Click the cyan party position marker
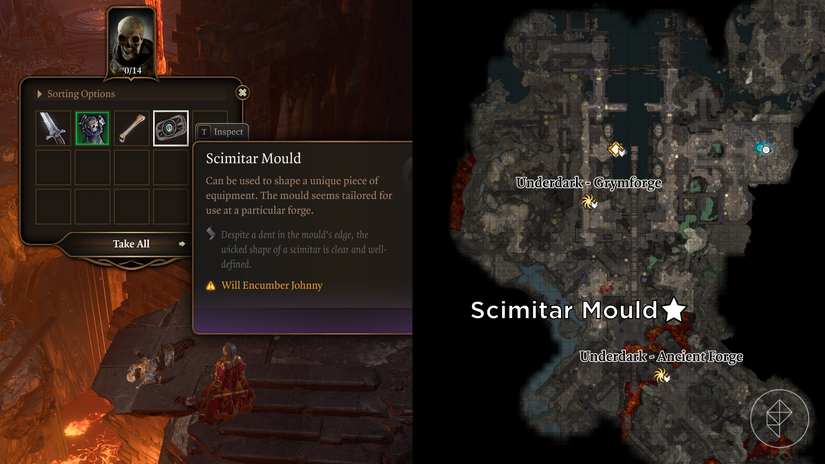Image resolution: width=825 pixels, height=464 pixels. point(765,149)
